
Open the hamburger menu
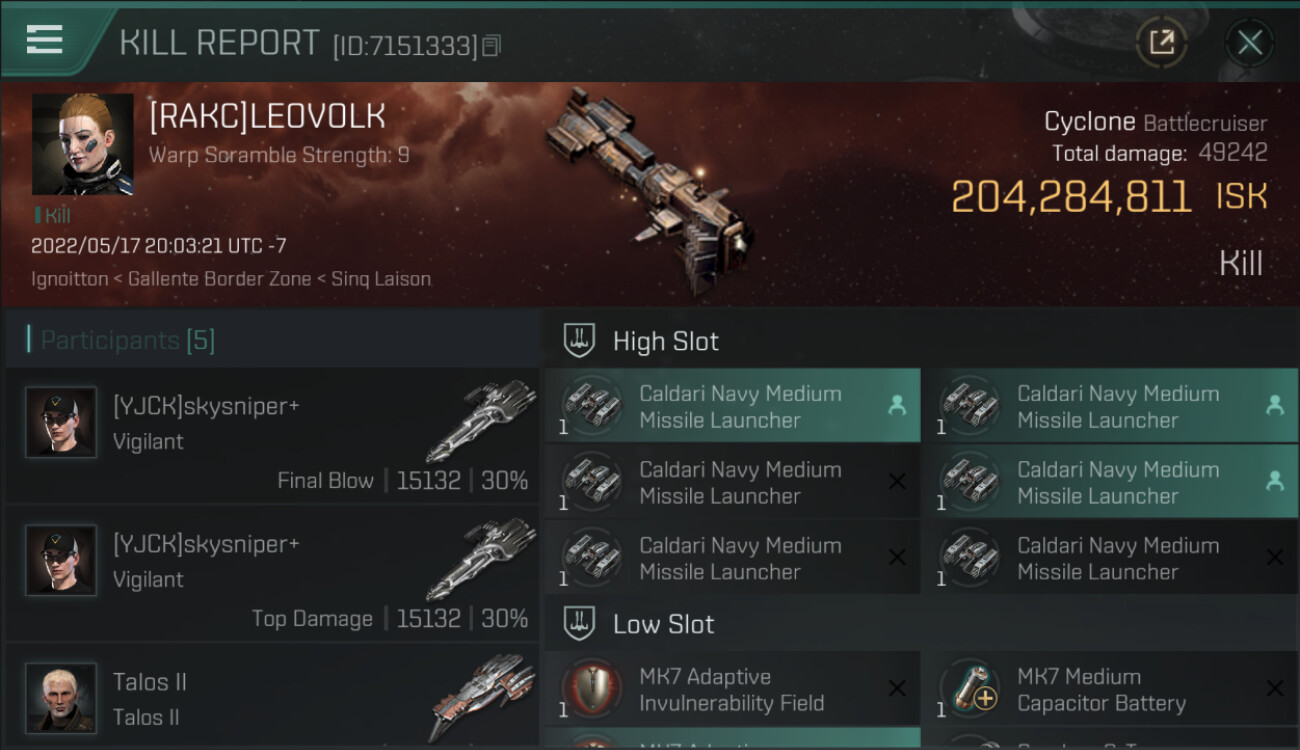(45, 40)
